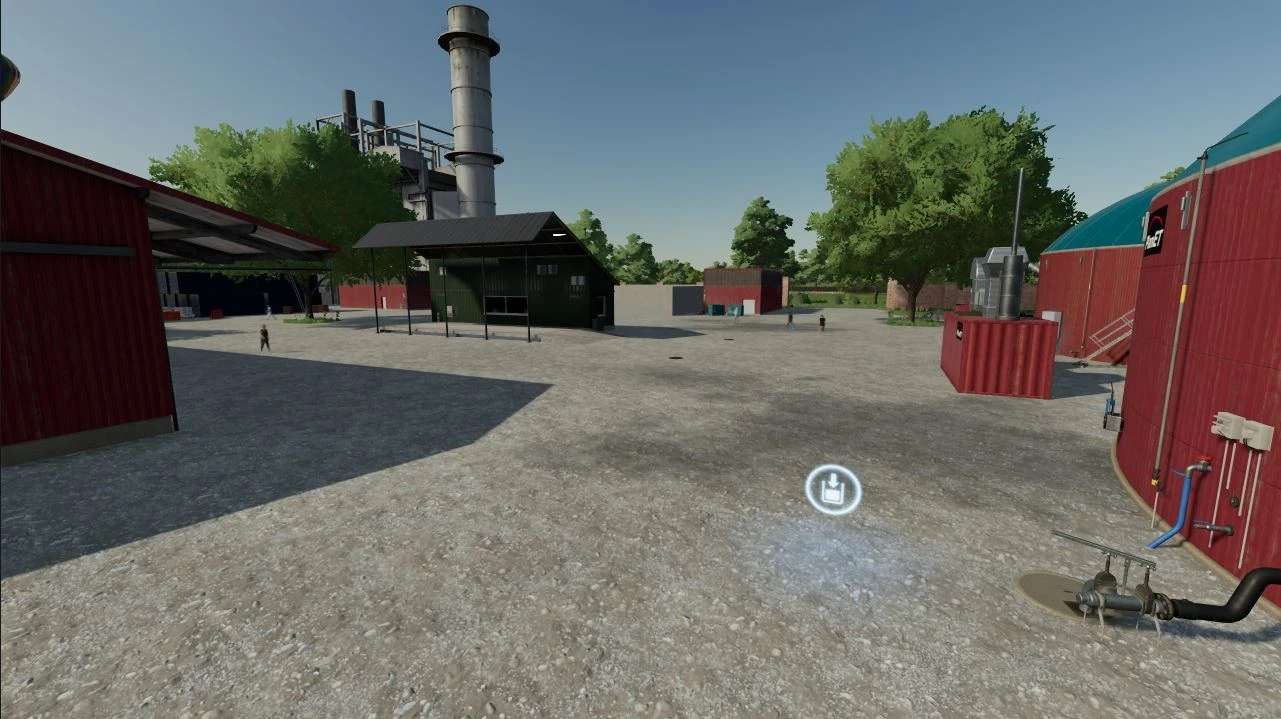Select the glowing unload trigger marker icon
This screenshot has height=719, width=1281.
pos(832,490)
